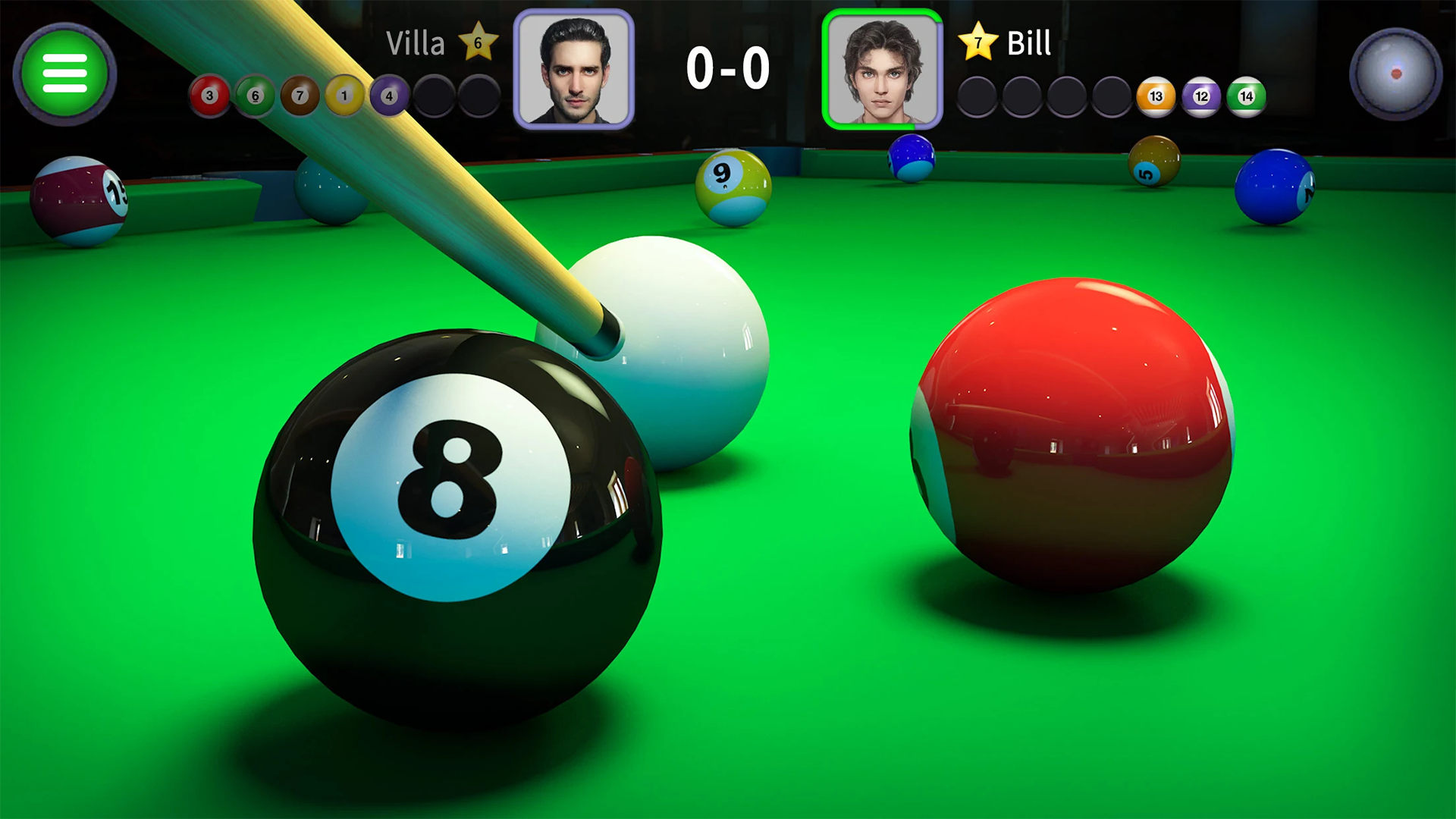Screen dimensions: 1456x819
Task: Select Bill's striped 12 ball indicator
Action: click(1200, 95)
